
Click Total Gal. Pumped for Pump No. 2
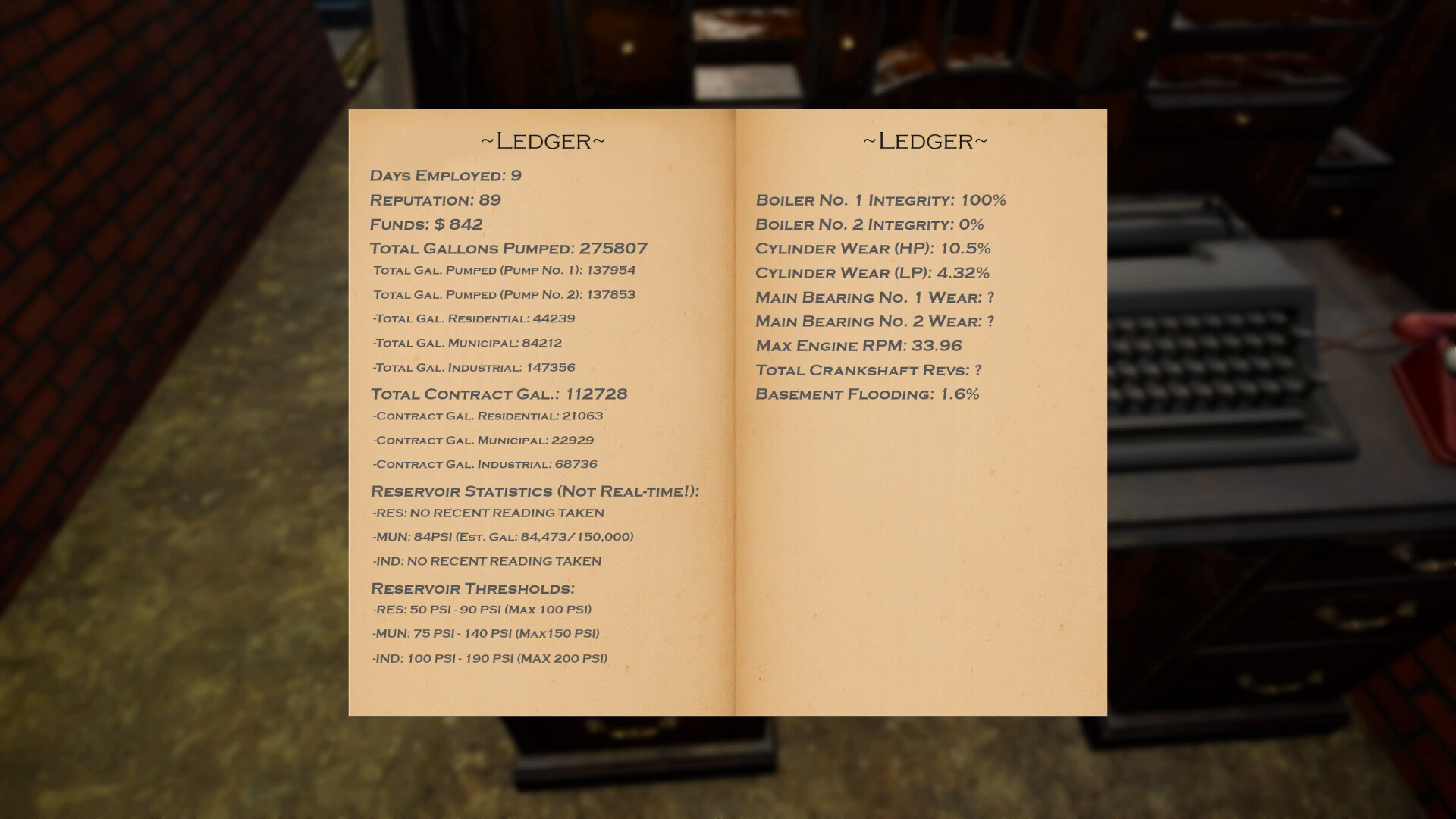pyautogui.click(x=504, y=295)
